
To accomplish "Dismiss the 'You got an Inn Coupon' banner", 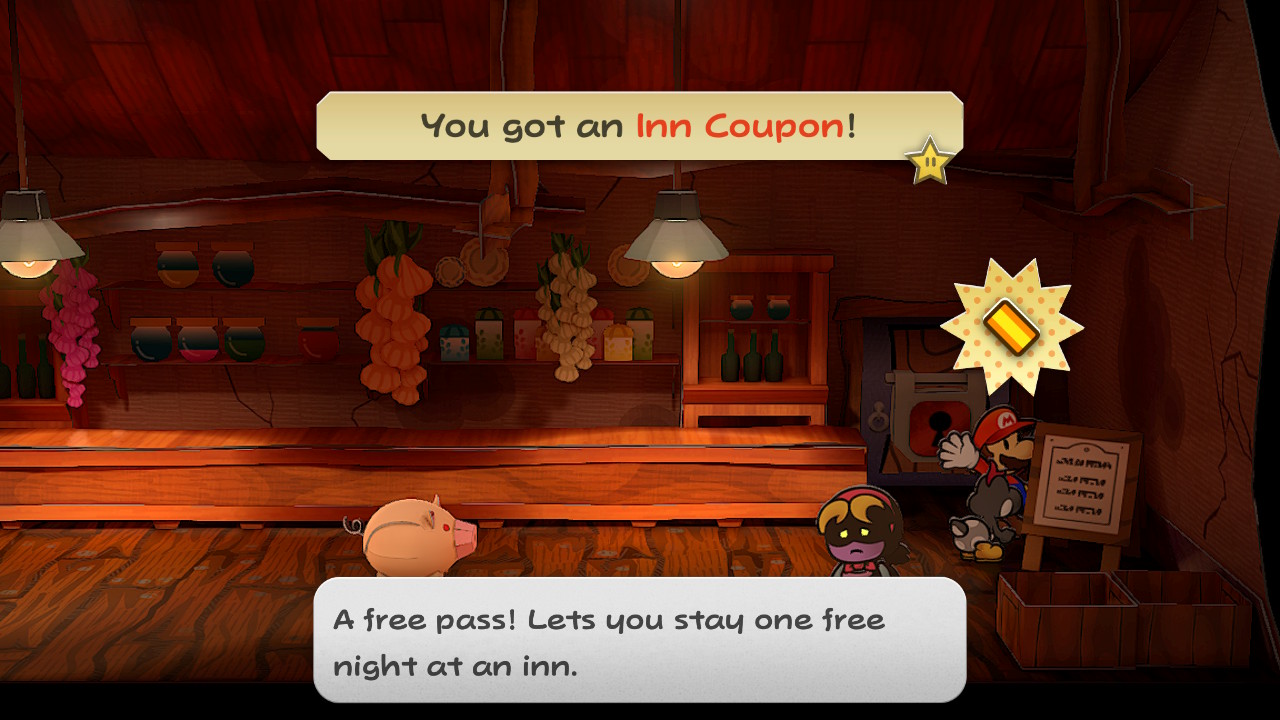I will tap(639, 126).
